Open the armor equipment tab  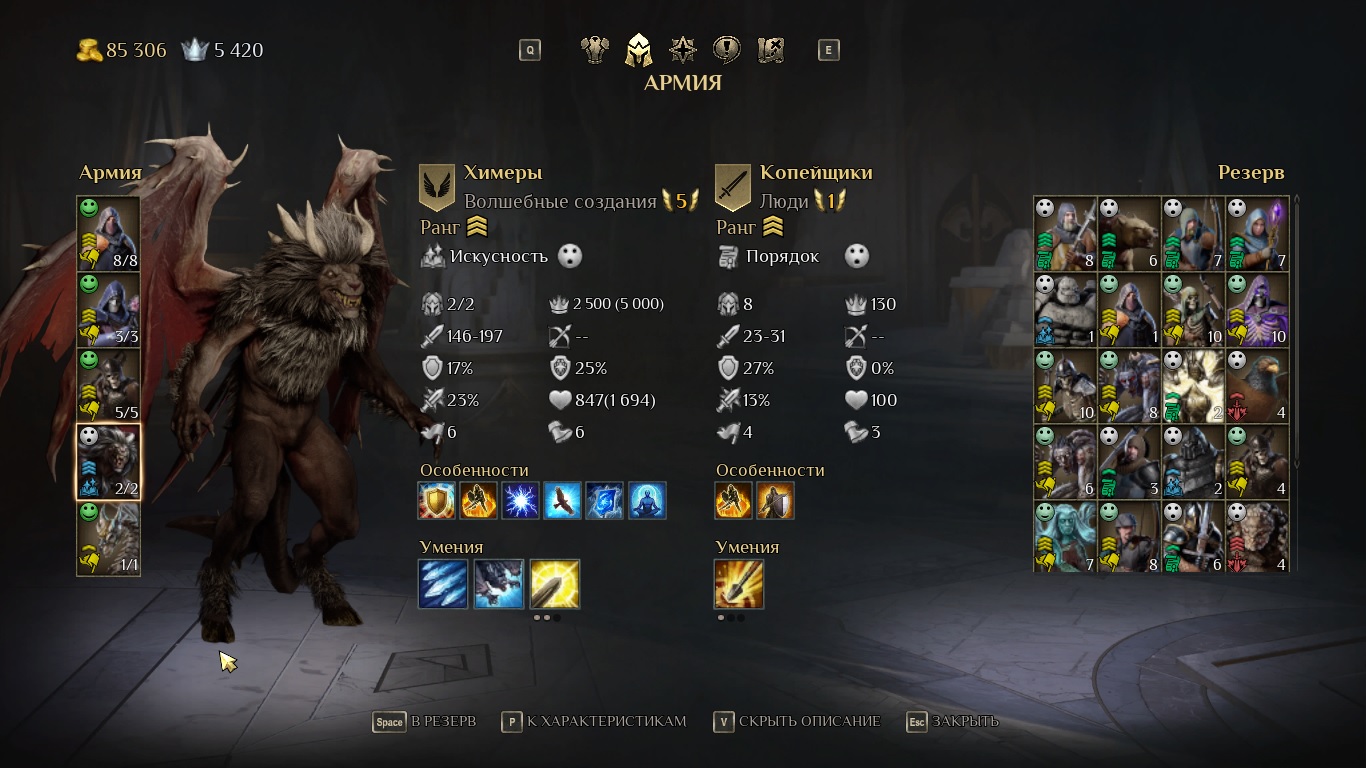[x=596, y=50]
